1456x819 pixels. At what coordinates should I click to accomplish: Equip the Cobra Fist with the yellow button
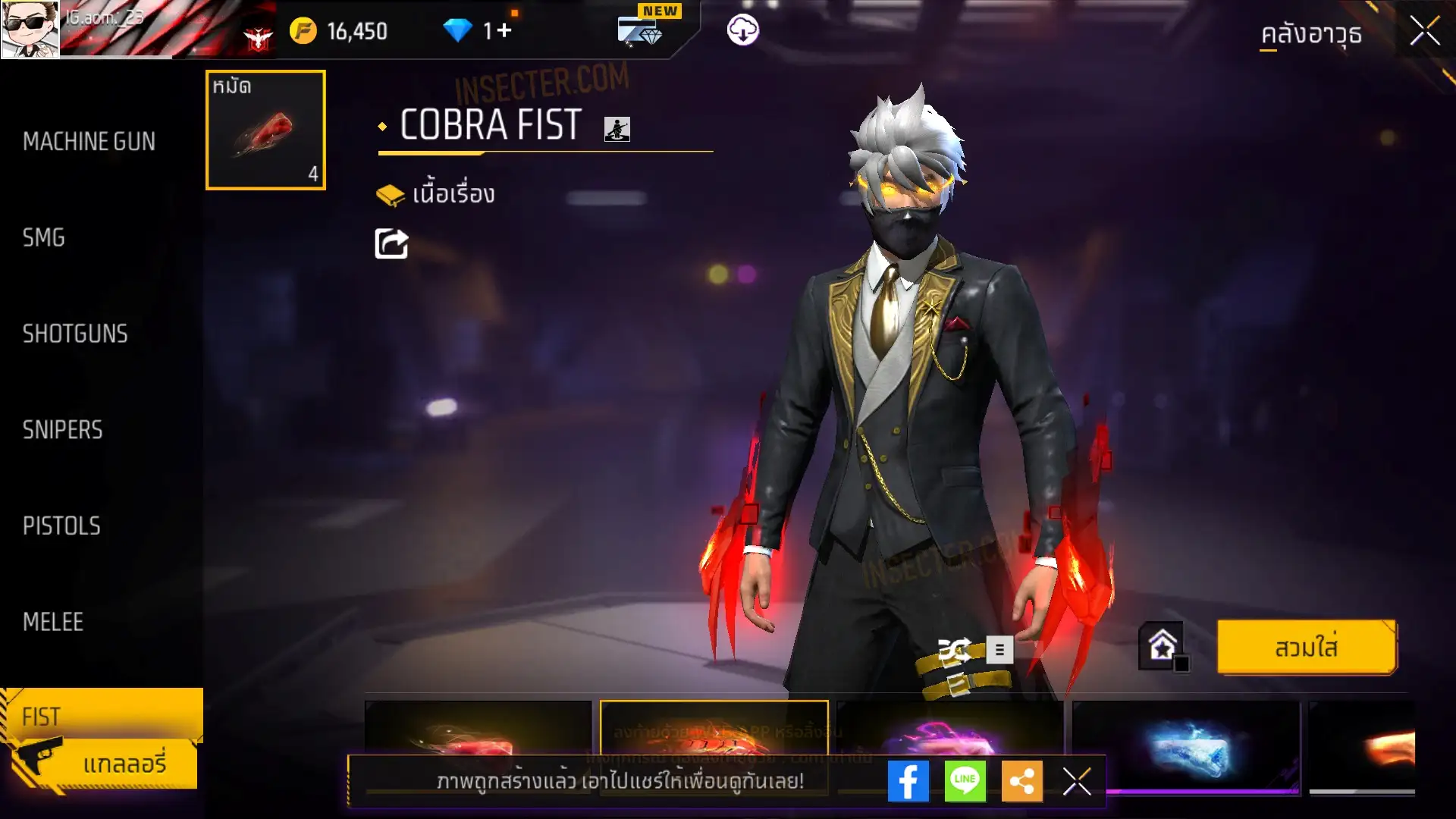click(x=1306, y=648)
